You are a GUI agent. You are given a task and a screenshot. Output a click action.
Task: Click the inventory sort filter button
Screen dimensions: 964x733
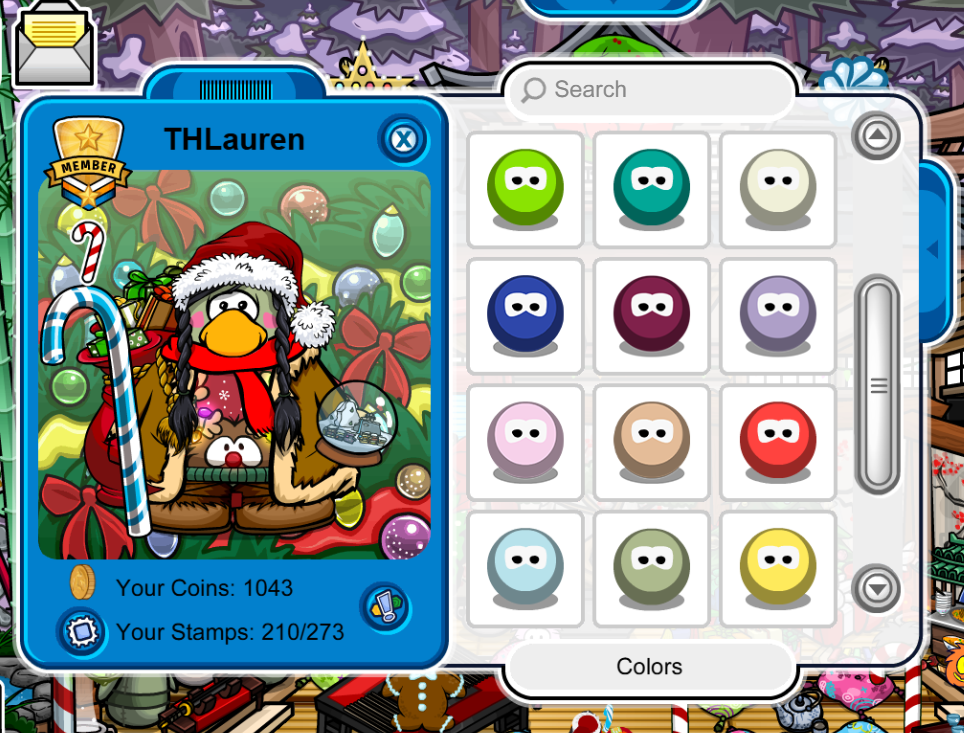pos(384,607)
